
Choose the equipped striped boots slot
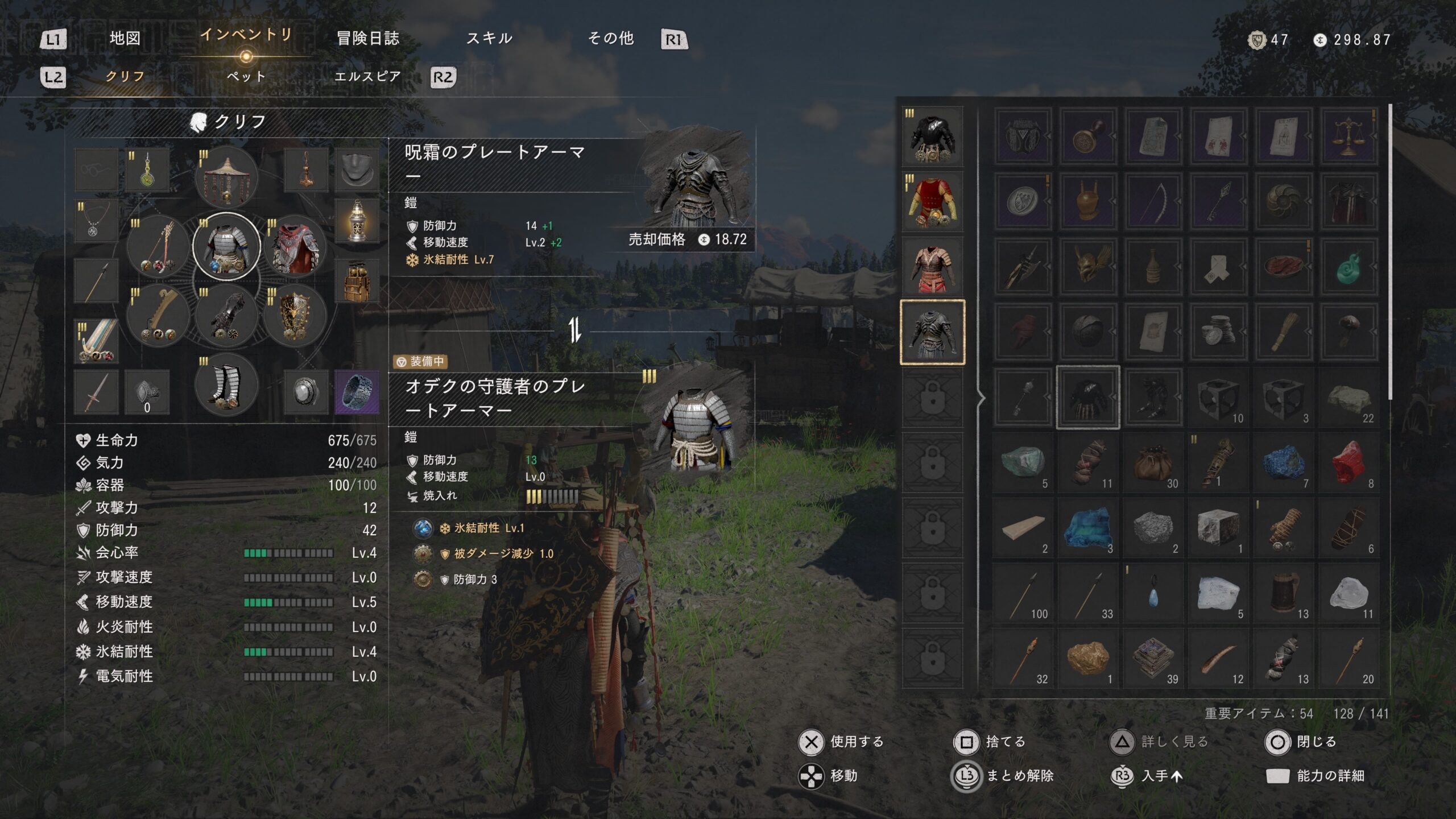tap(226, 385)
